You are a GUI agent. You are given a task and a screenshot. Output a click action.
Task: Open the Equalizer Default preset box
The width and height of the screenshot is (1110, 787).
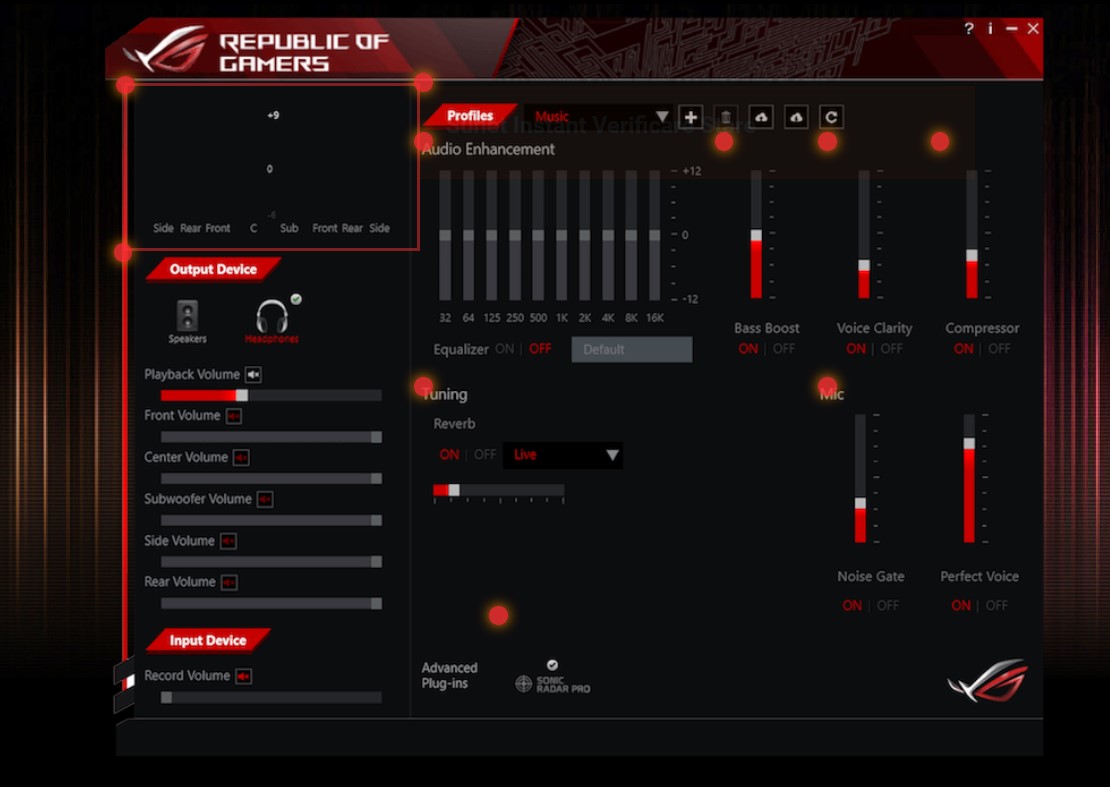tap(631, 349)
